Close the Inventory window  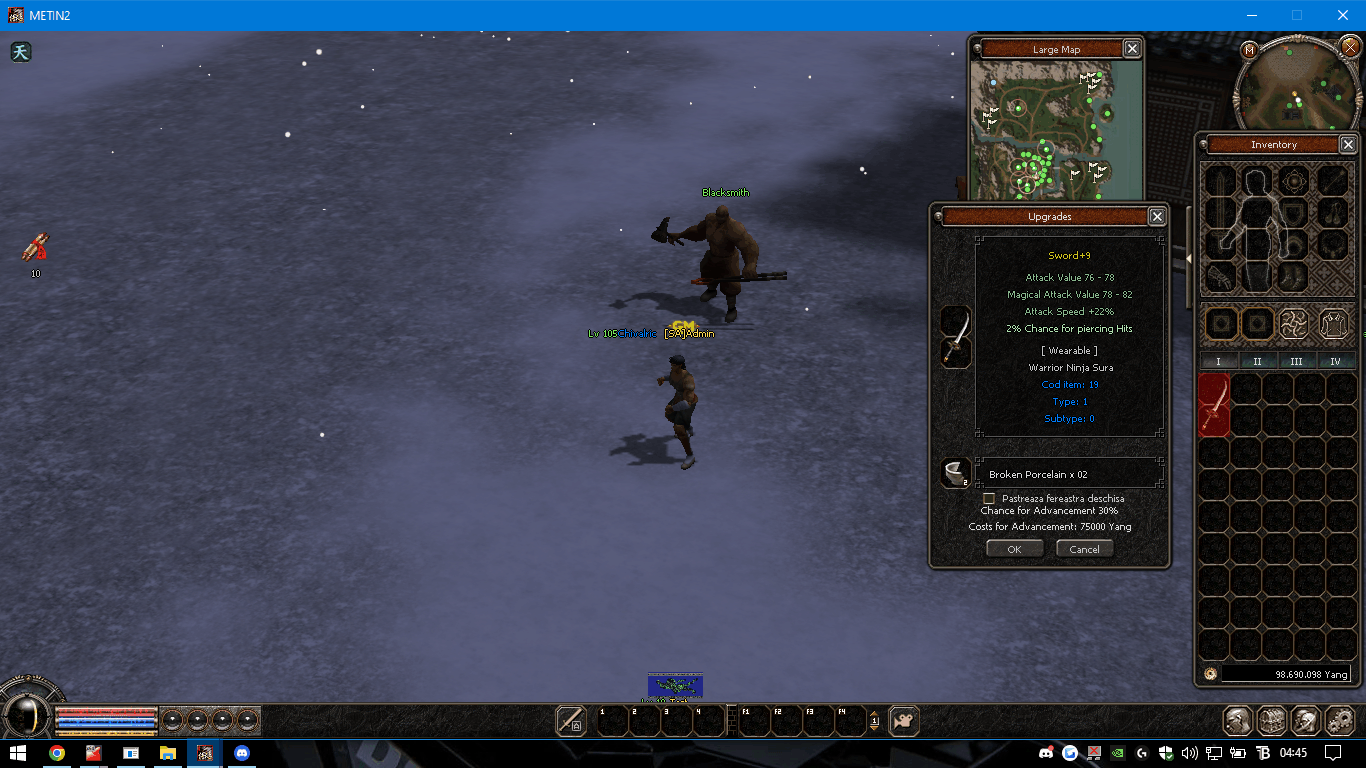pos(1348,145)
